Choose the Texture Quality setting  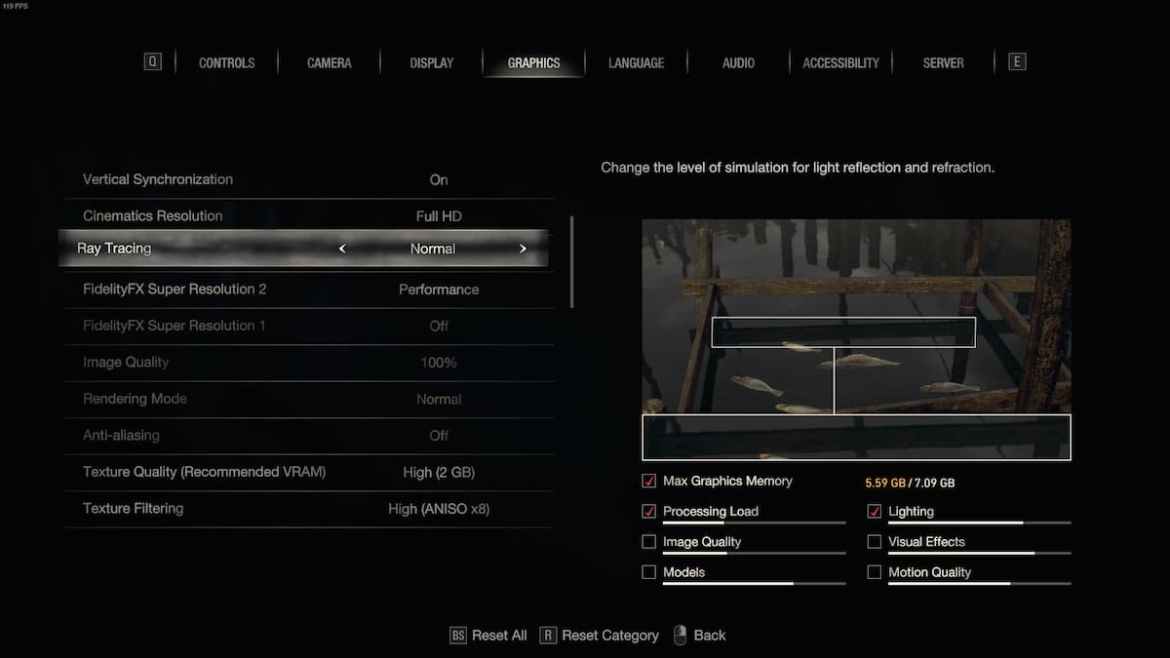(x=310, y=472)
